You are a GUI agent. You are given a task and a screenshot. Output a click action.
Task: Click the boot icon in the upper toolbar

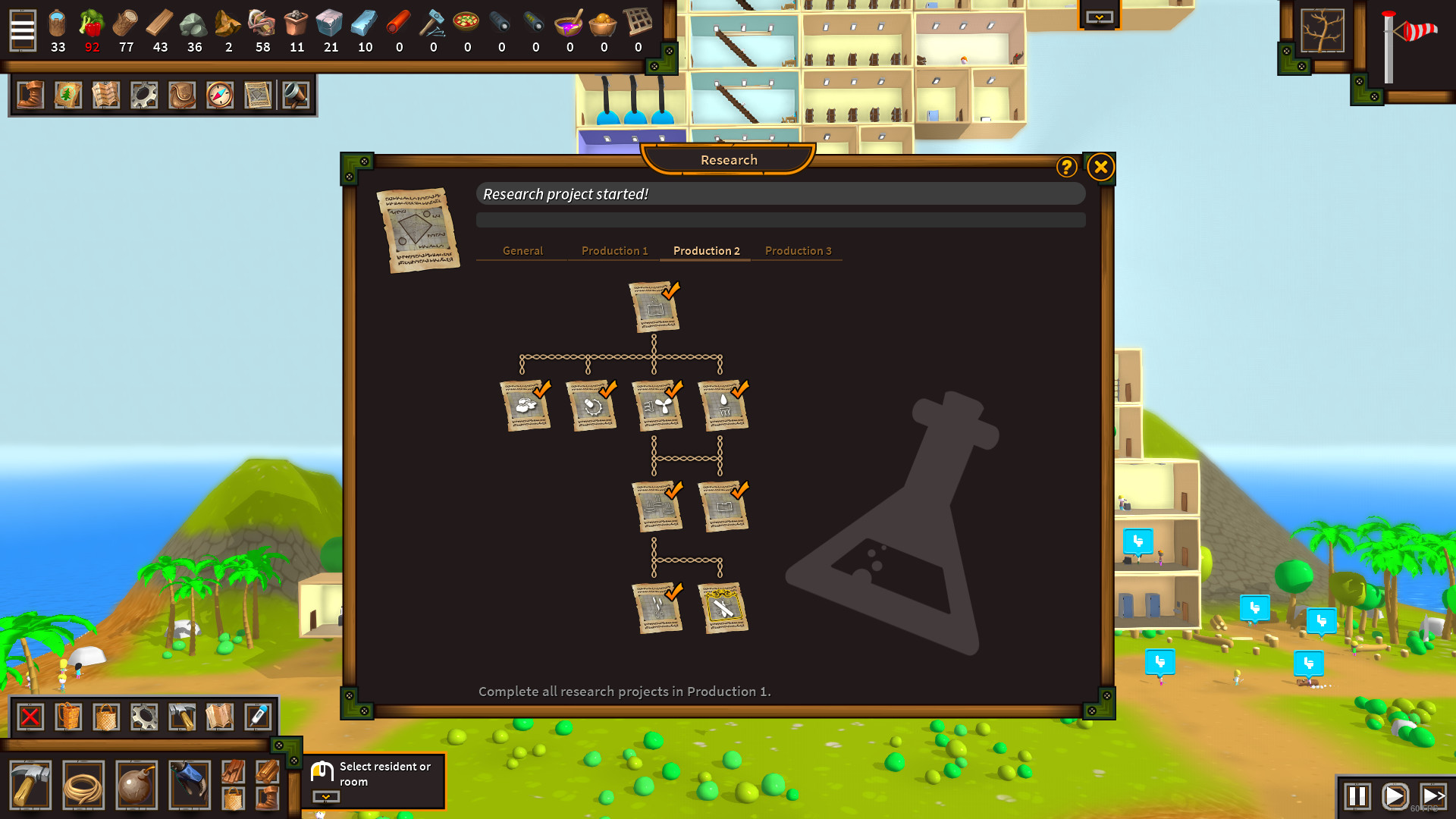coord(30,95)
